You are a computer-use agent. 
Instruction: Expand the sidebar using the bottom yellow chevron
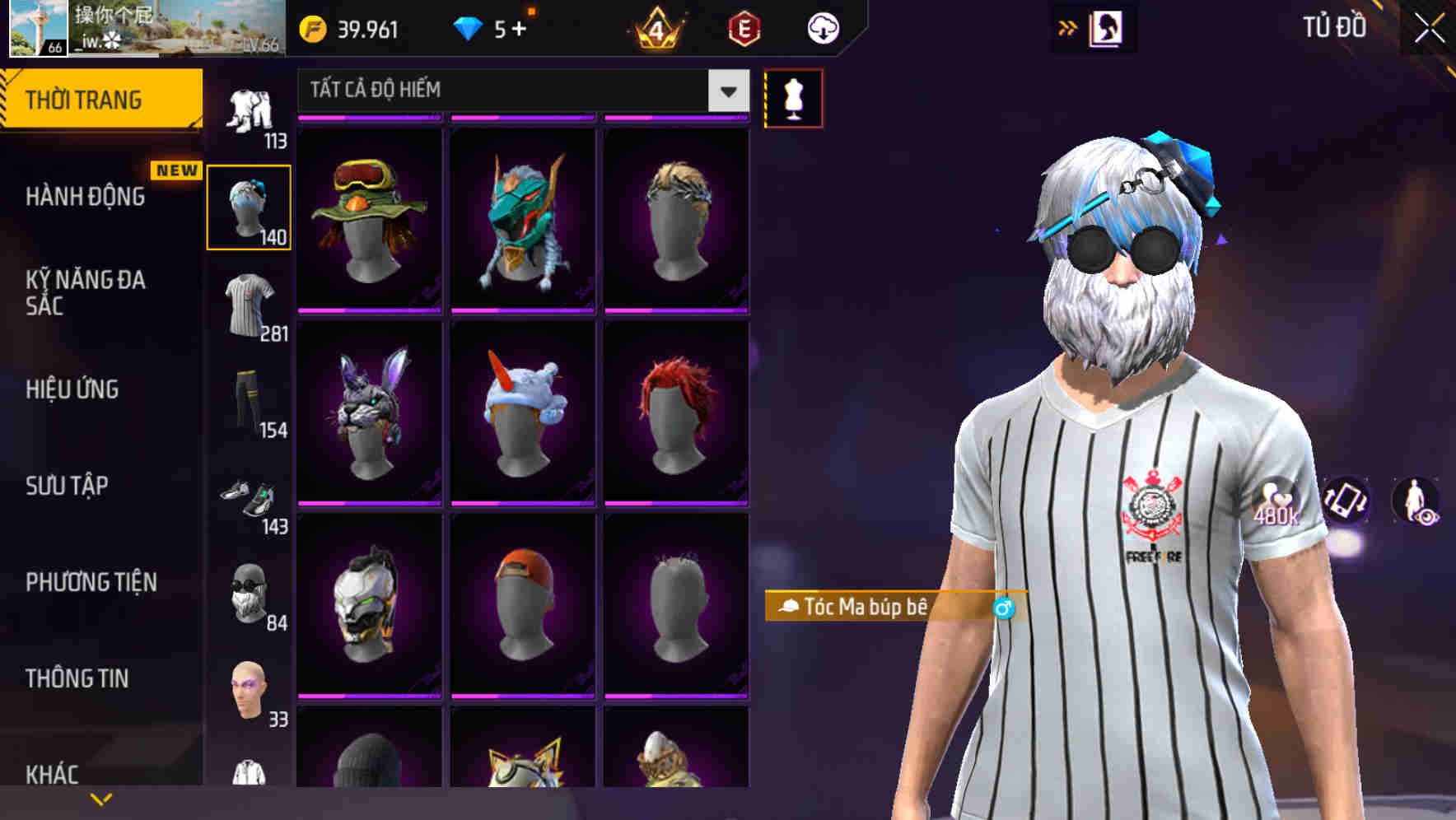pyautogui.click(x=101, y=797)
